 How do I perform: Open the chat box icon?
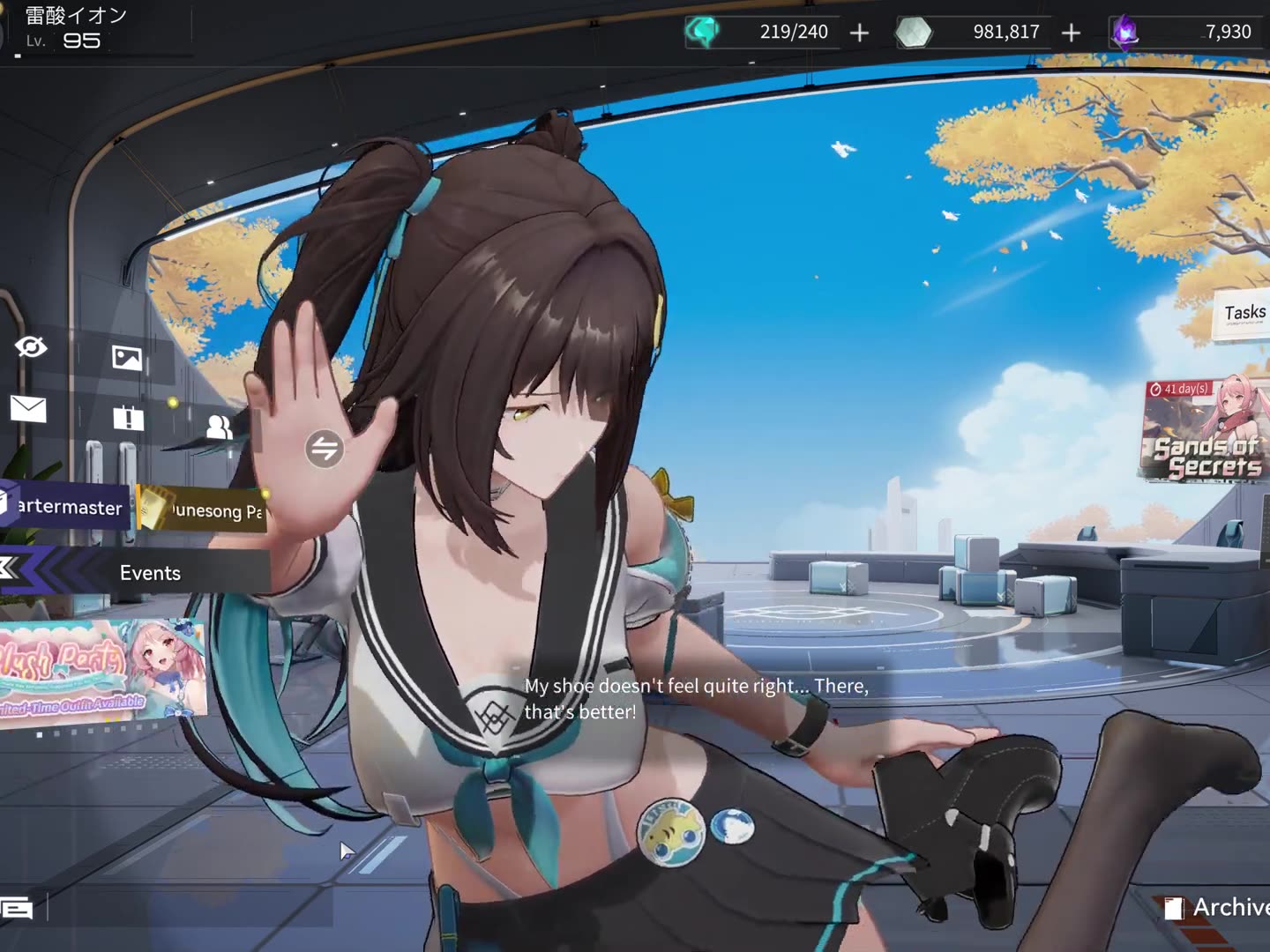tap(17, 908)
